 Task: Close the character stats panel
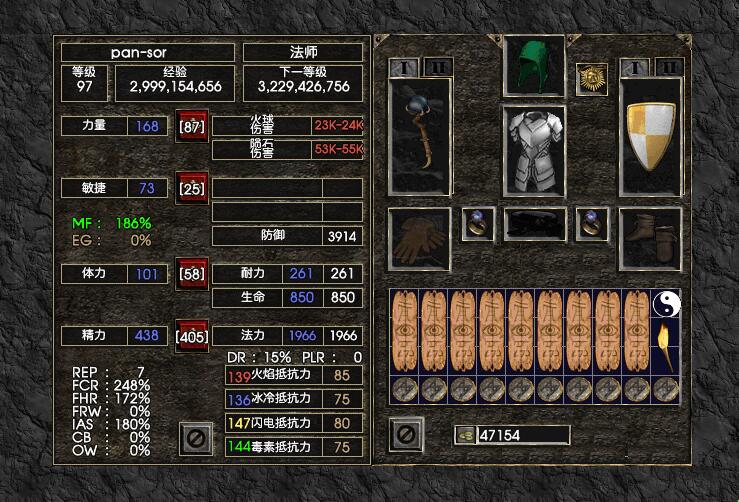point(195,437)
